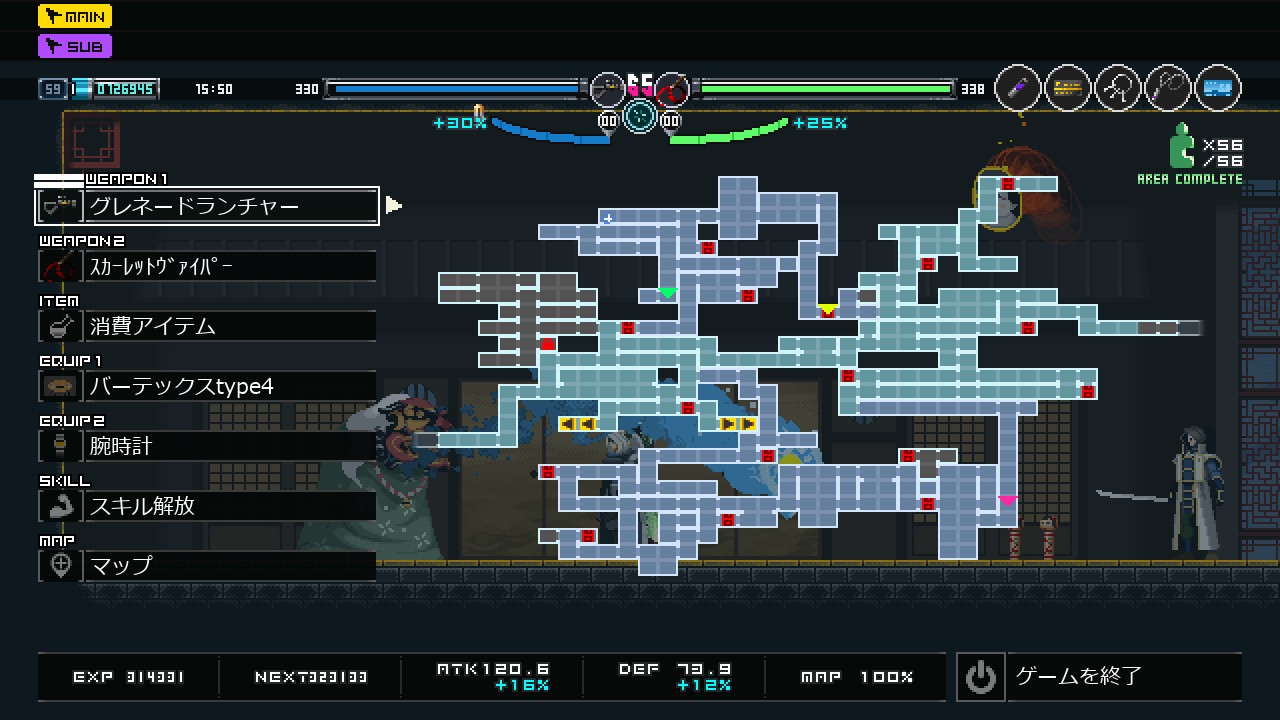The width and height of the screenshot is (1280, 720).
Task: Select スカーレットヴァイパー weapon 2 entry
Action: (207, 266)
